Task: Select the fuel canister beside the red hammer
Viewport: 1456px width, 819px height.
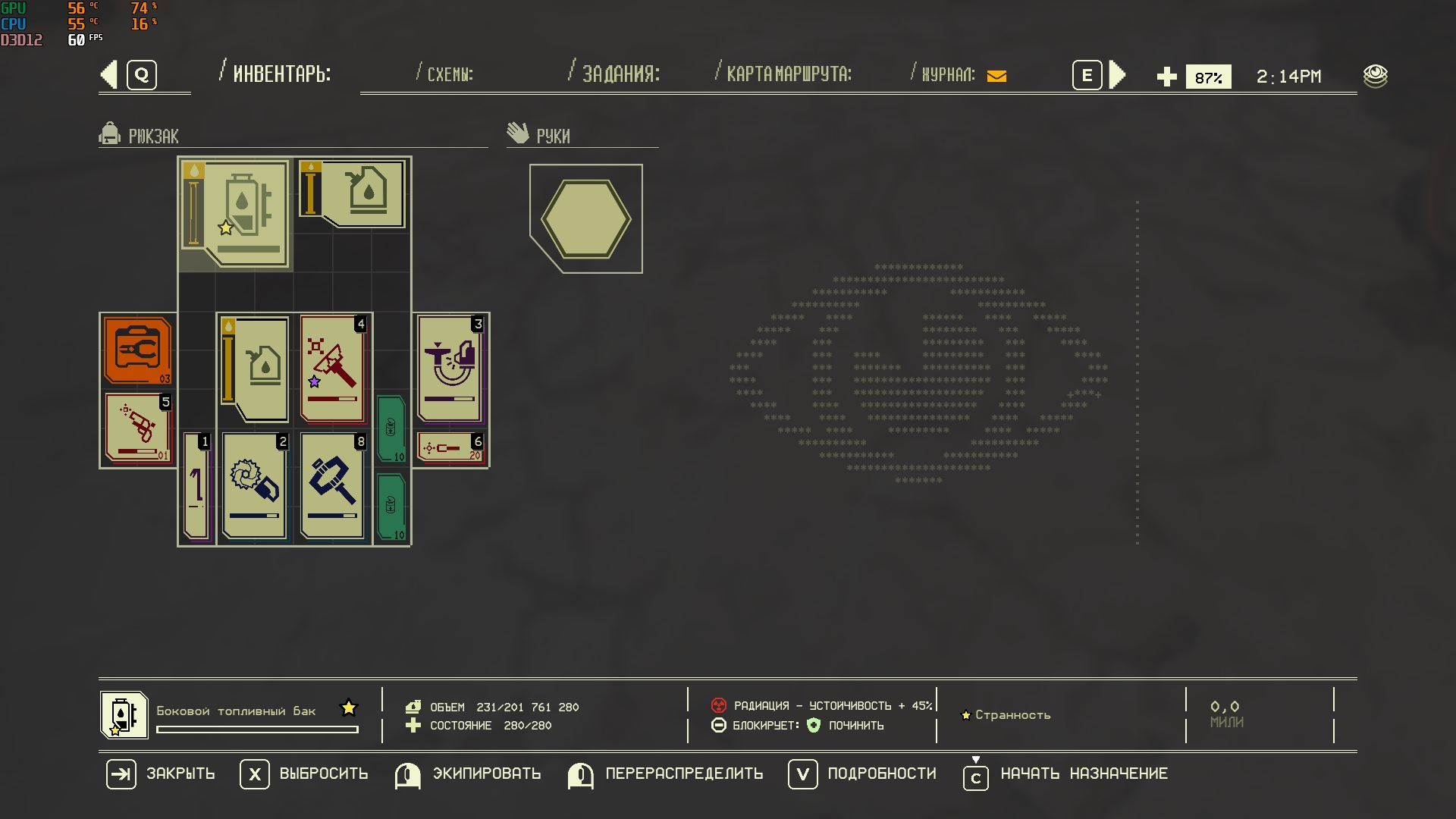Action: 256,369
